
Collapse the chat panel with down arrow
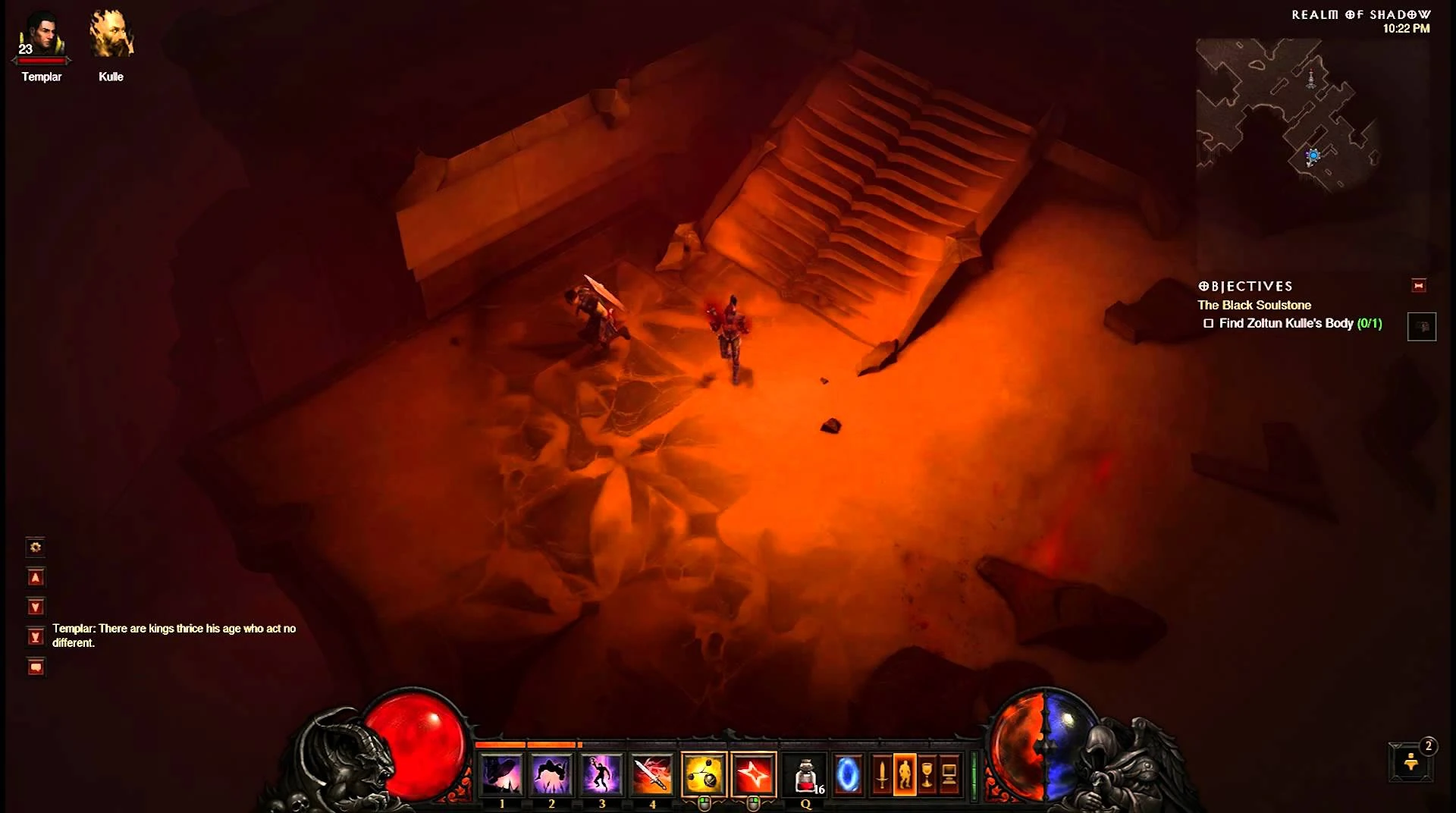click(36, 606)
